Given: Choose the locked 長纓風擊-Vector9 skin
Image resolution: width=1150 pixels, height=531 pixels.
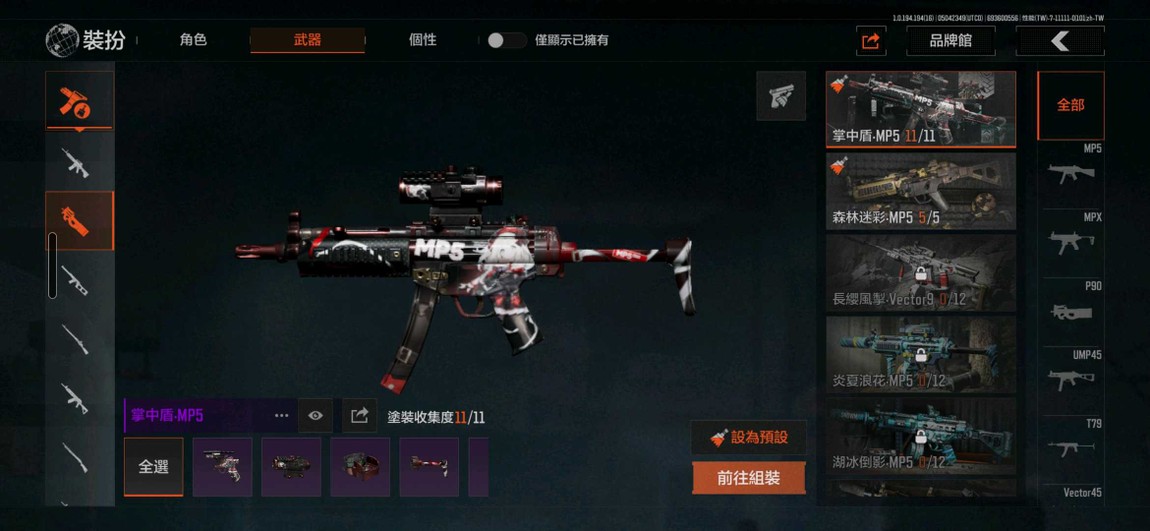Looking at the screenshot, I should click(920, 273).
